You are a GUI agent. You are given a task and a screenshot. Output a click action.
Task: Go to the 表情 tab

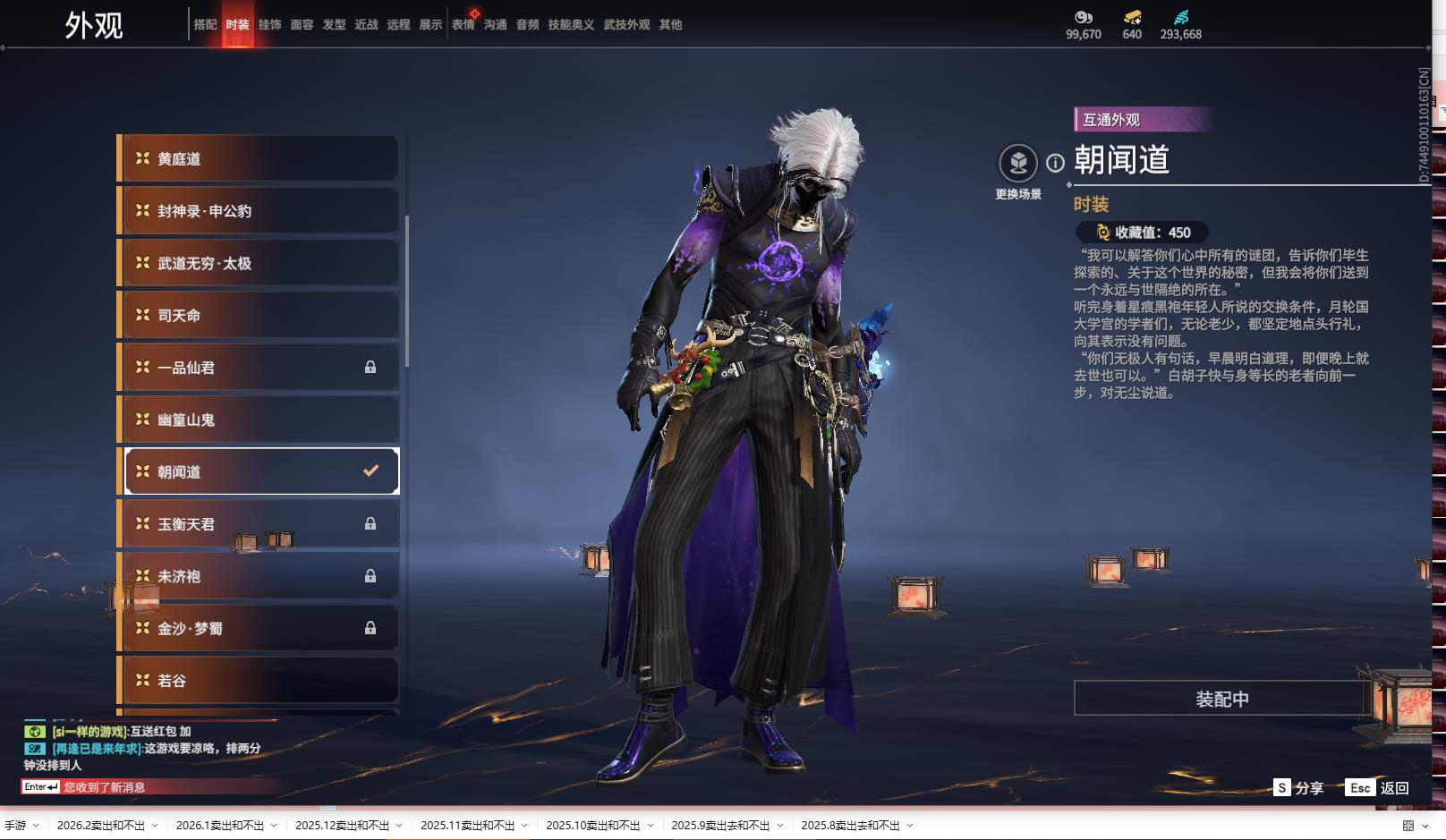pos(463,25)
